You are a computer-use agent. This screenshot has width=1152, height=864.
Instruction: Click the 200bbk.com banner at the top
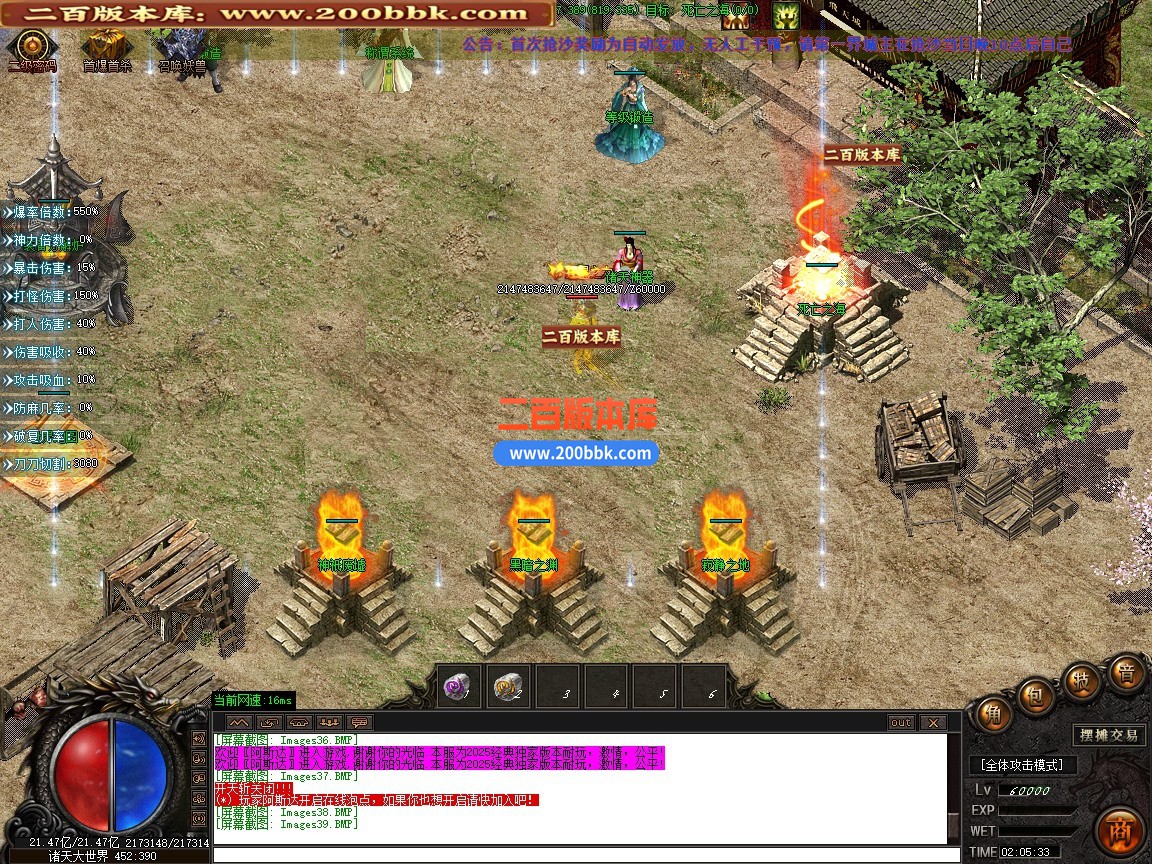point(278,14)
